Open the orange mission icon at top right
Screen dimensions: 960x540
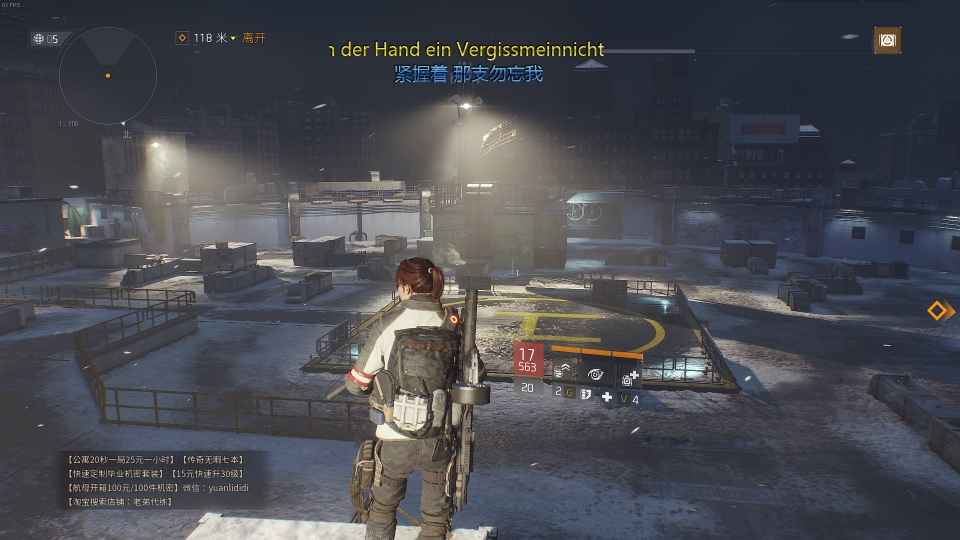tap(886, 39)
